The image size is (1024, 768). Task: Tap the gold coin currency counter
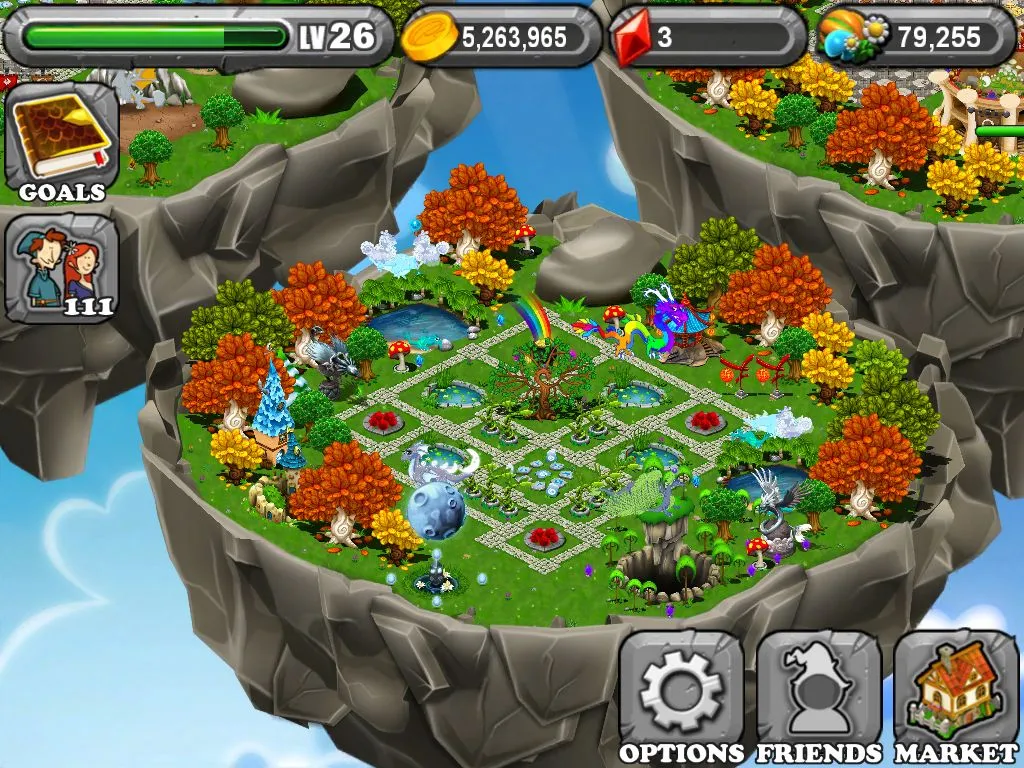[x=500, y=38]
